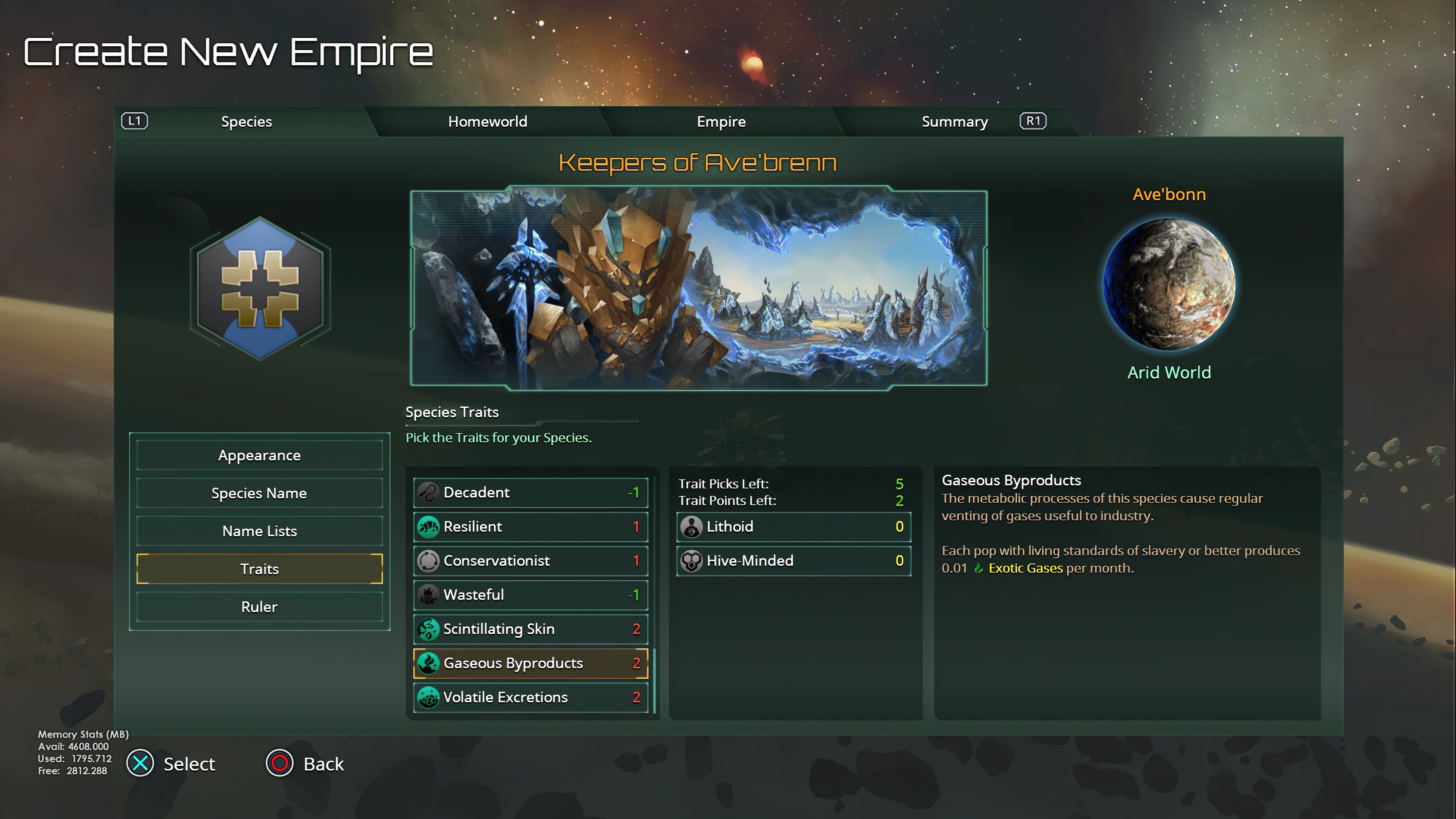Choose the Species Name option

(259, 493)
